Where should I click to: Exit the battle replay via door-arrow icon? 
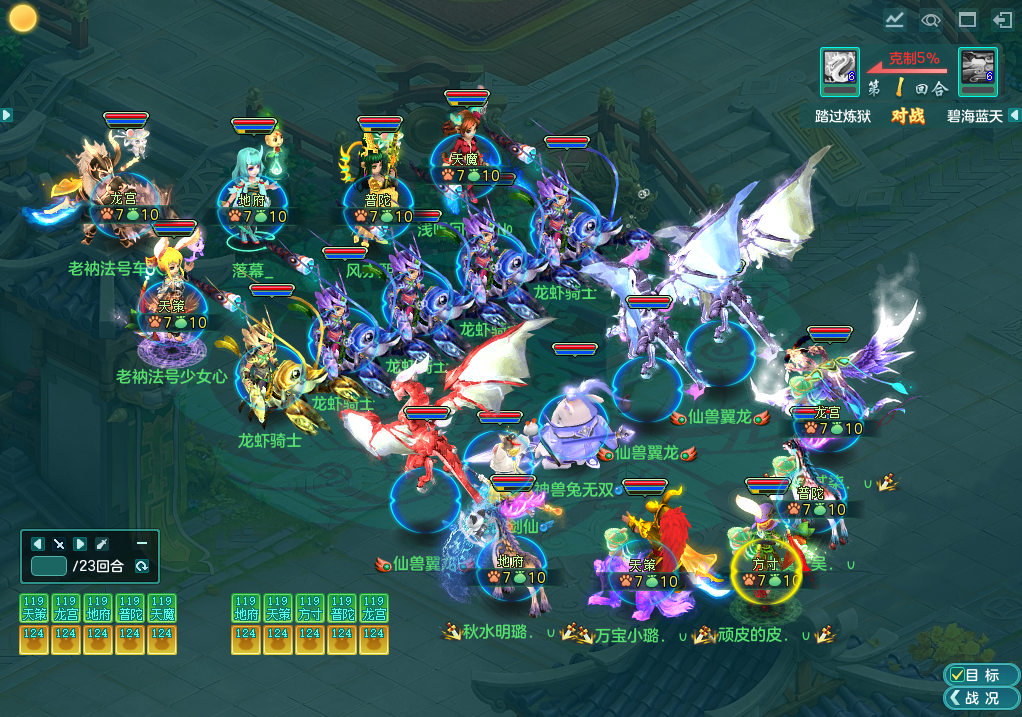click(x=1001, y=19)
